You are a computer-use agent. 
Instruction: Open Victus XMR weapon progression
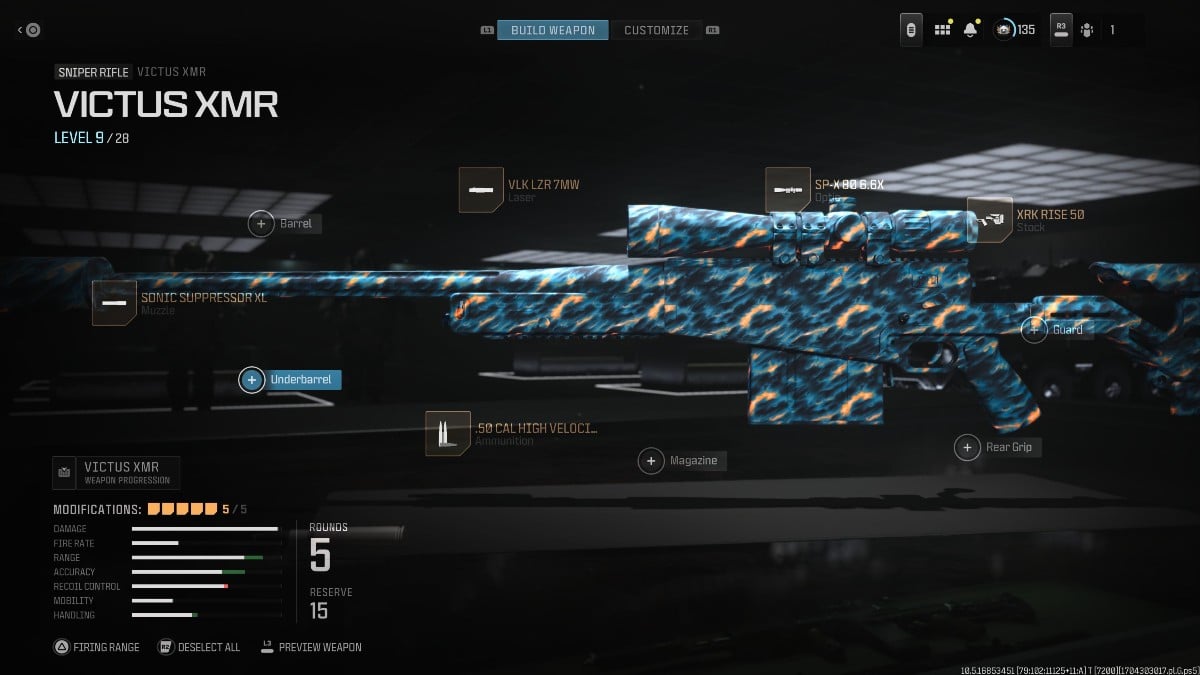(116, 472)
